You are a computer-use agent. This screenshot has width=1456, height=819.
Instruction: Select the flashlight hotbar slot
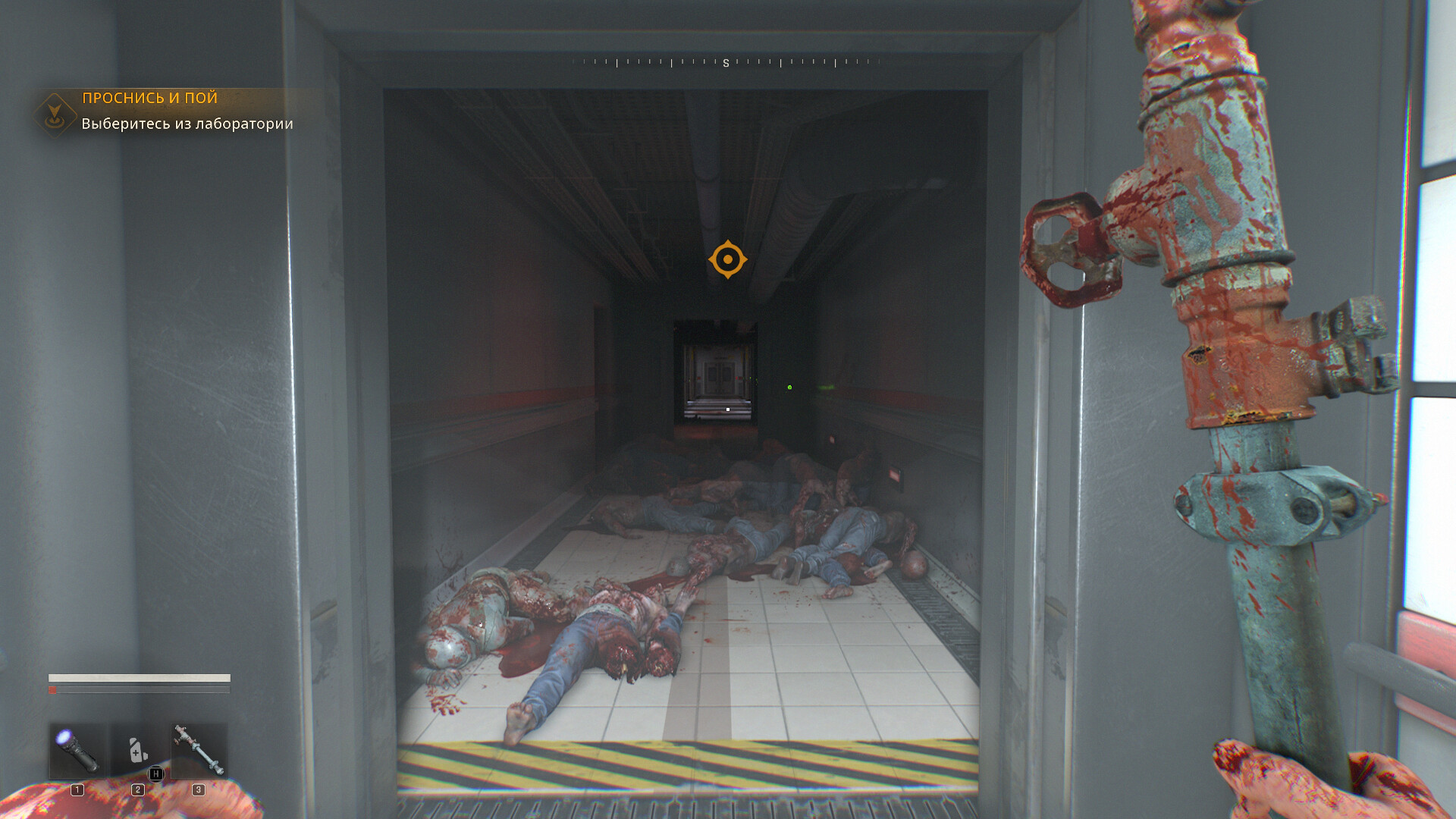coord(77,751)
